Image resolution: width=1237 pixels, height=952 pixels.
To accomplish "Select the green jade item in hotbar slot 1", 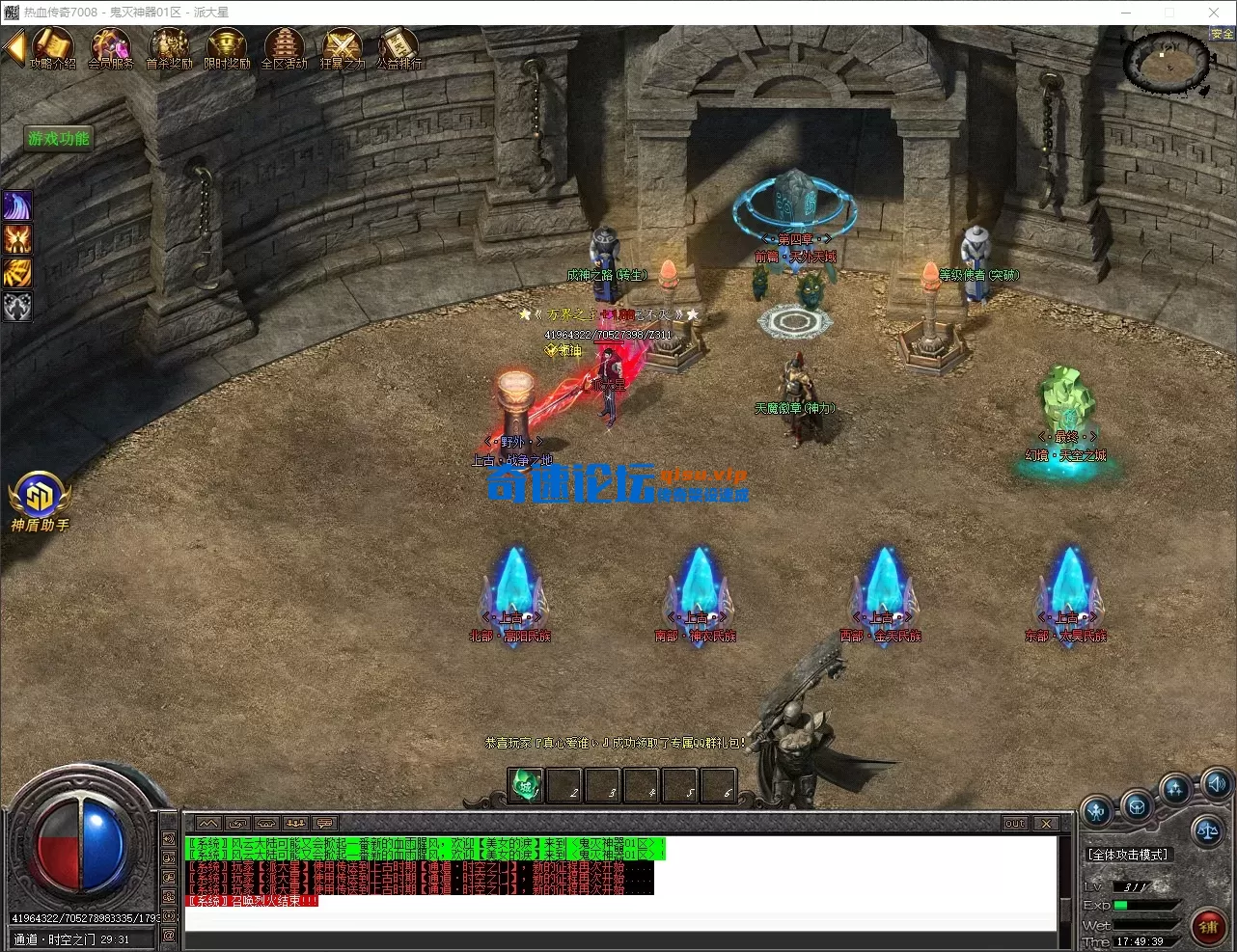I will click(x=526, y=785).
